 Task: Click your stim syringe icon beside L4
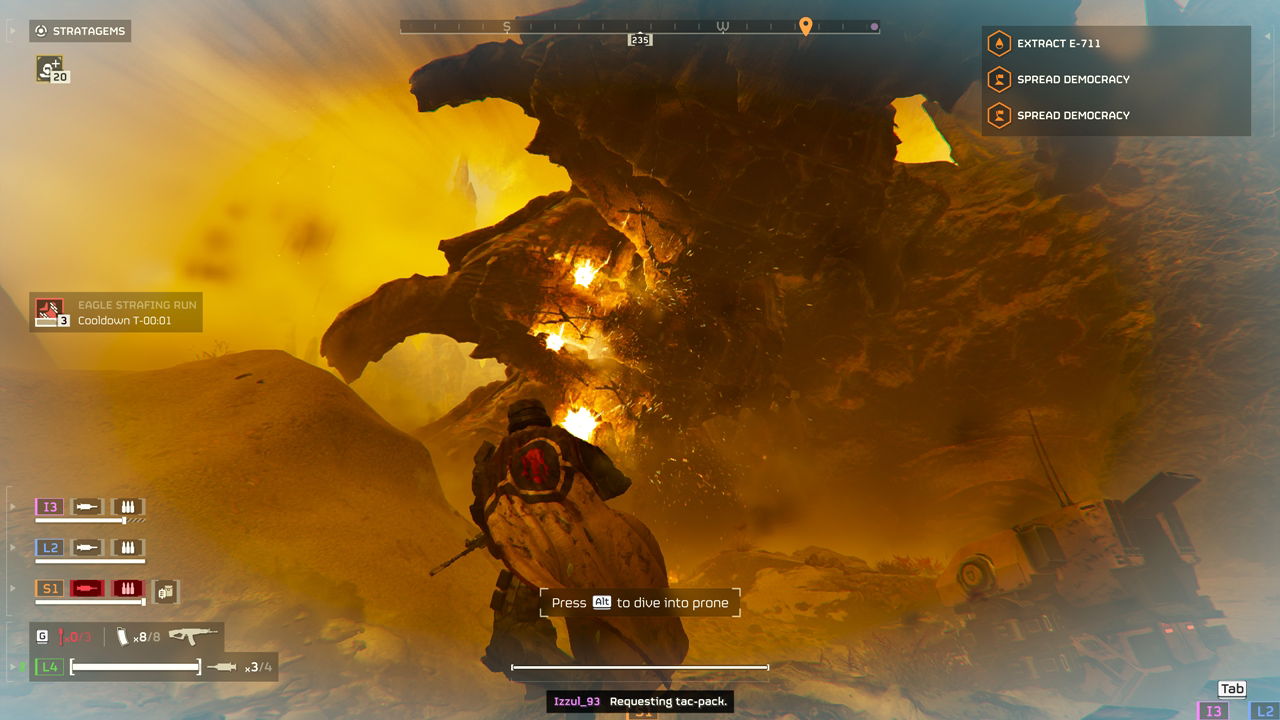click(x=221, y=667)
